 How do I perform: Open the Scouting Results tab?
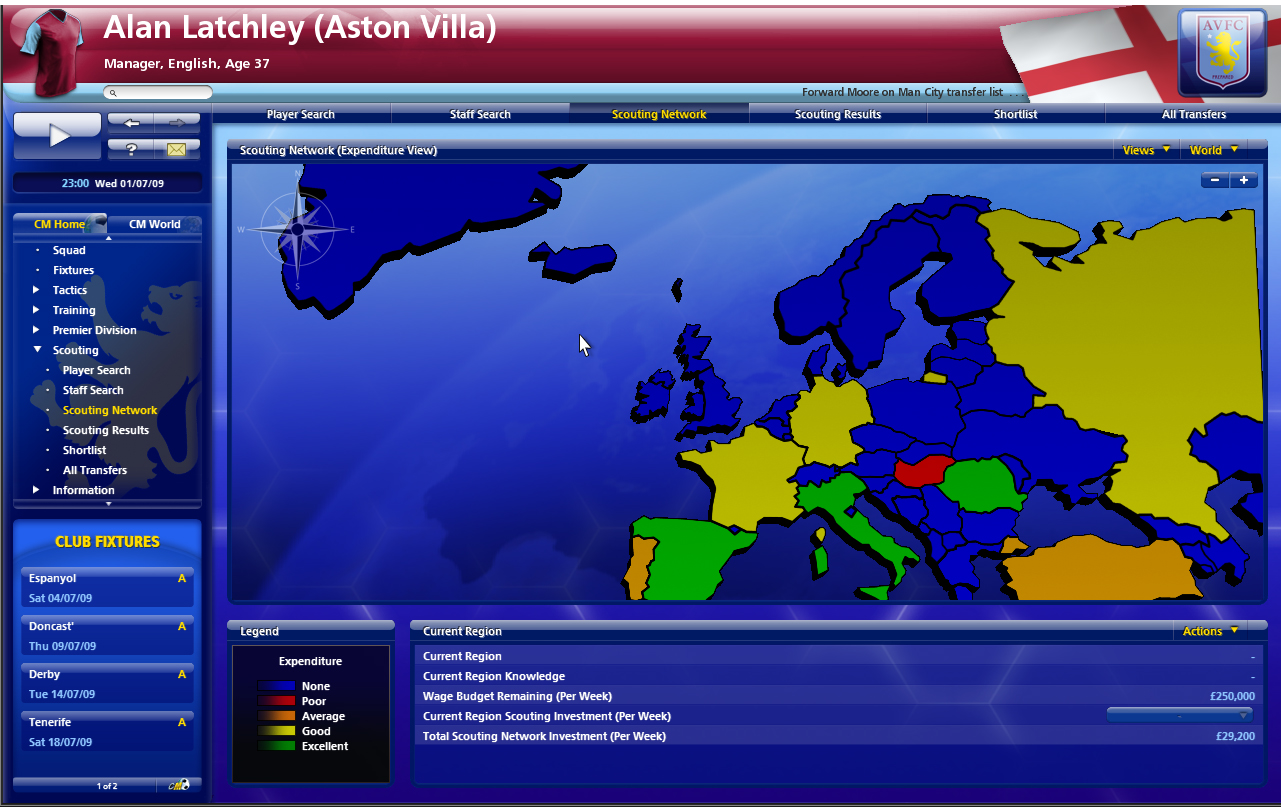coord(838,114)
